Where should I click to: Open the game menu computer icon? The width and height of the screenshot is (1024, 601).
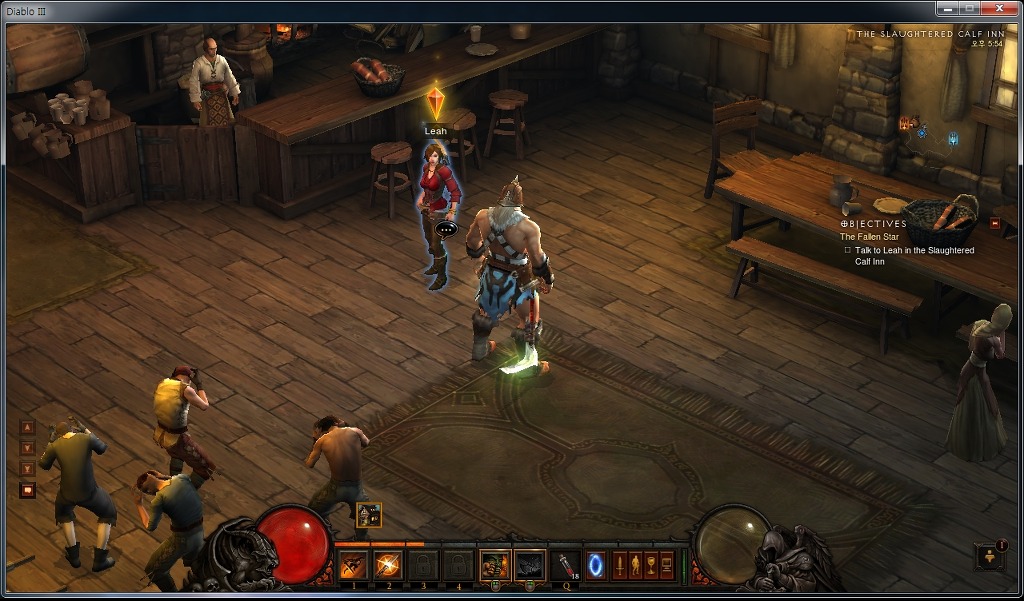tap(667, 565)
